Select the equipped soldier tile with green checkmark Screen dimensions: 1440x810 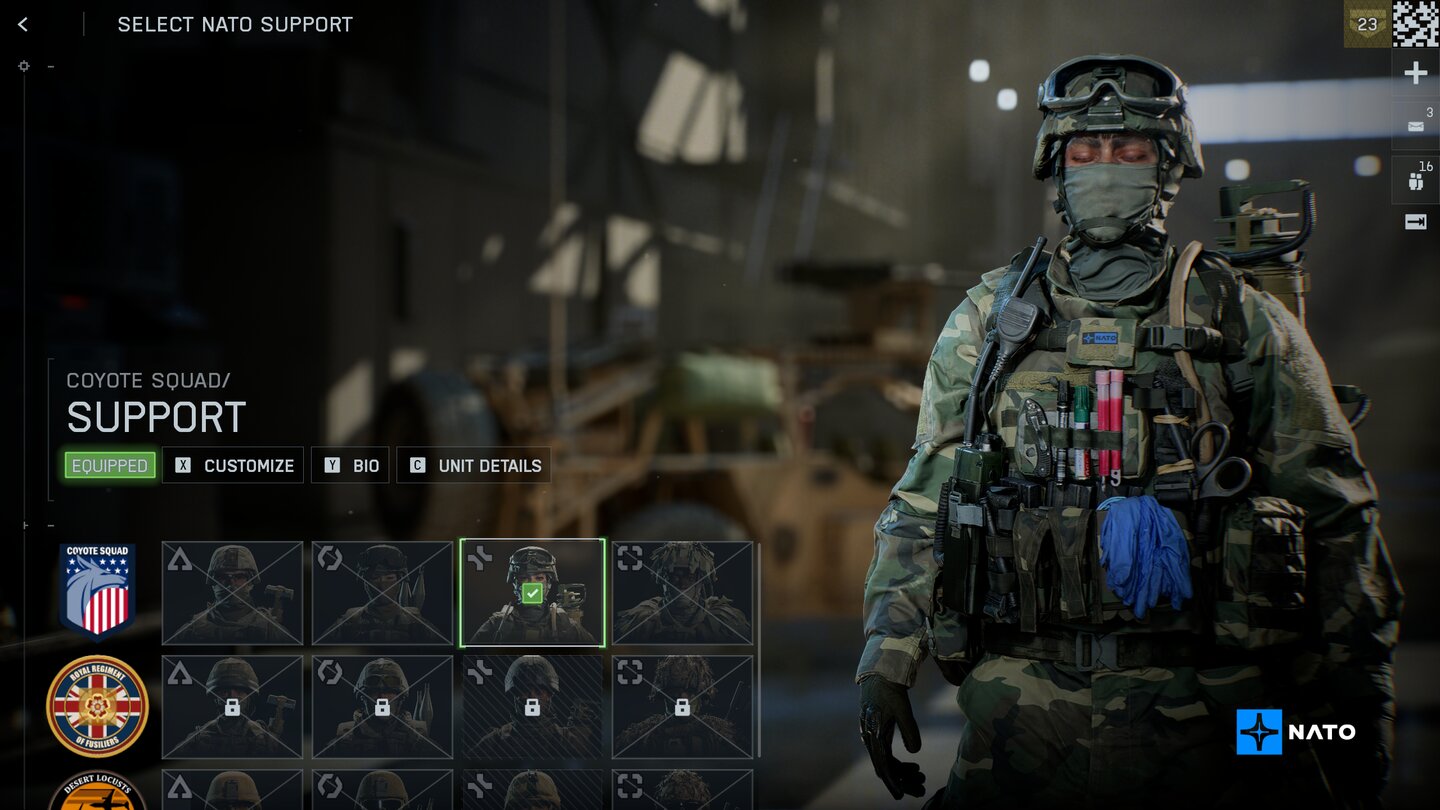tap(532, 593)
